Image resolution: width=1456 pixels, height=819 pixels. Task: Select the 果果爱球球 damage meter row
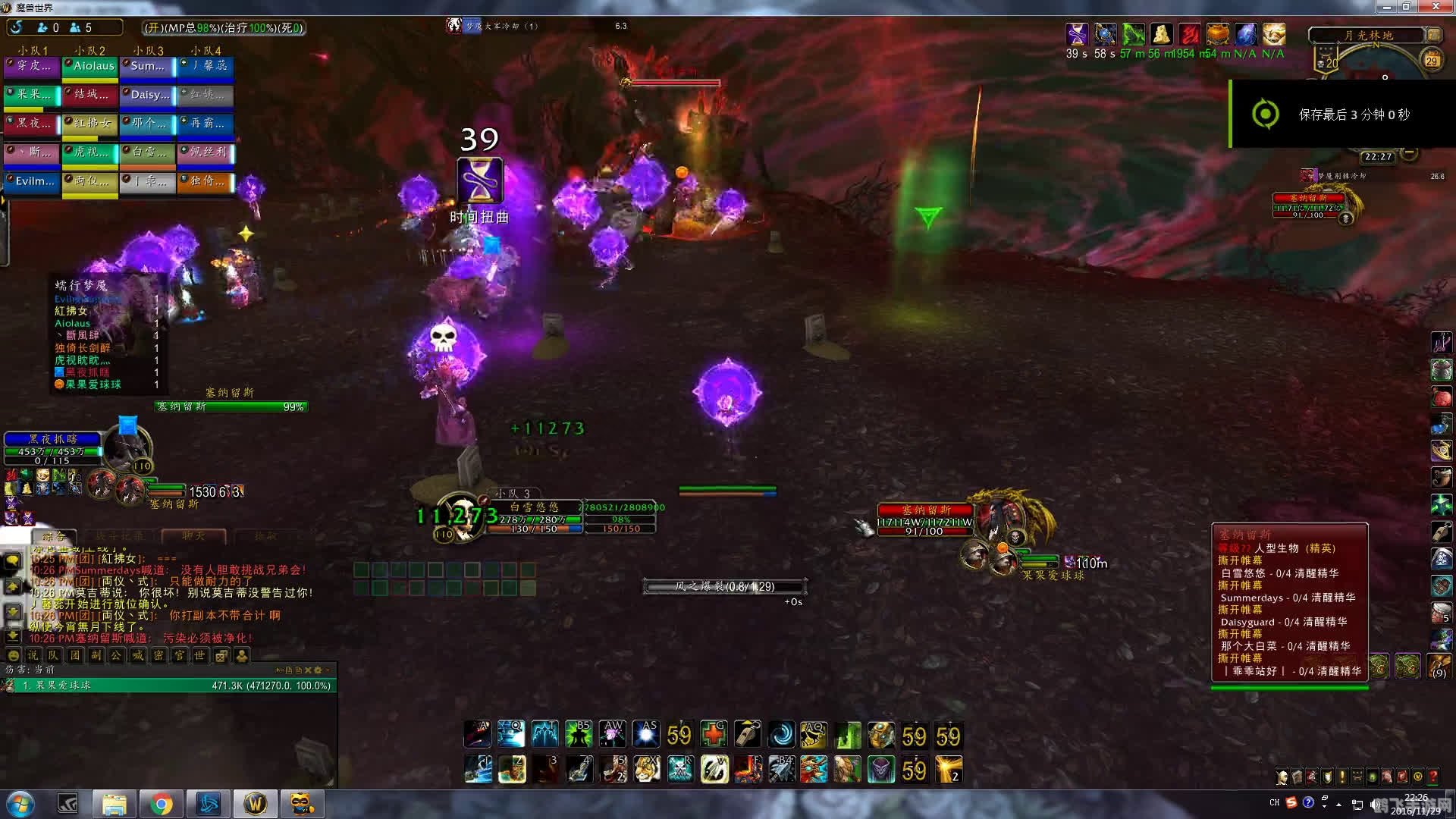pyautogui.click(x=168, y=686)
